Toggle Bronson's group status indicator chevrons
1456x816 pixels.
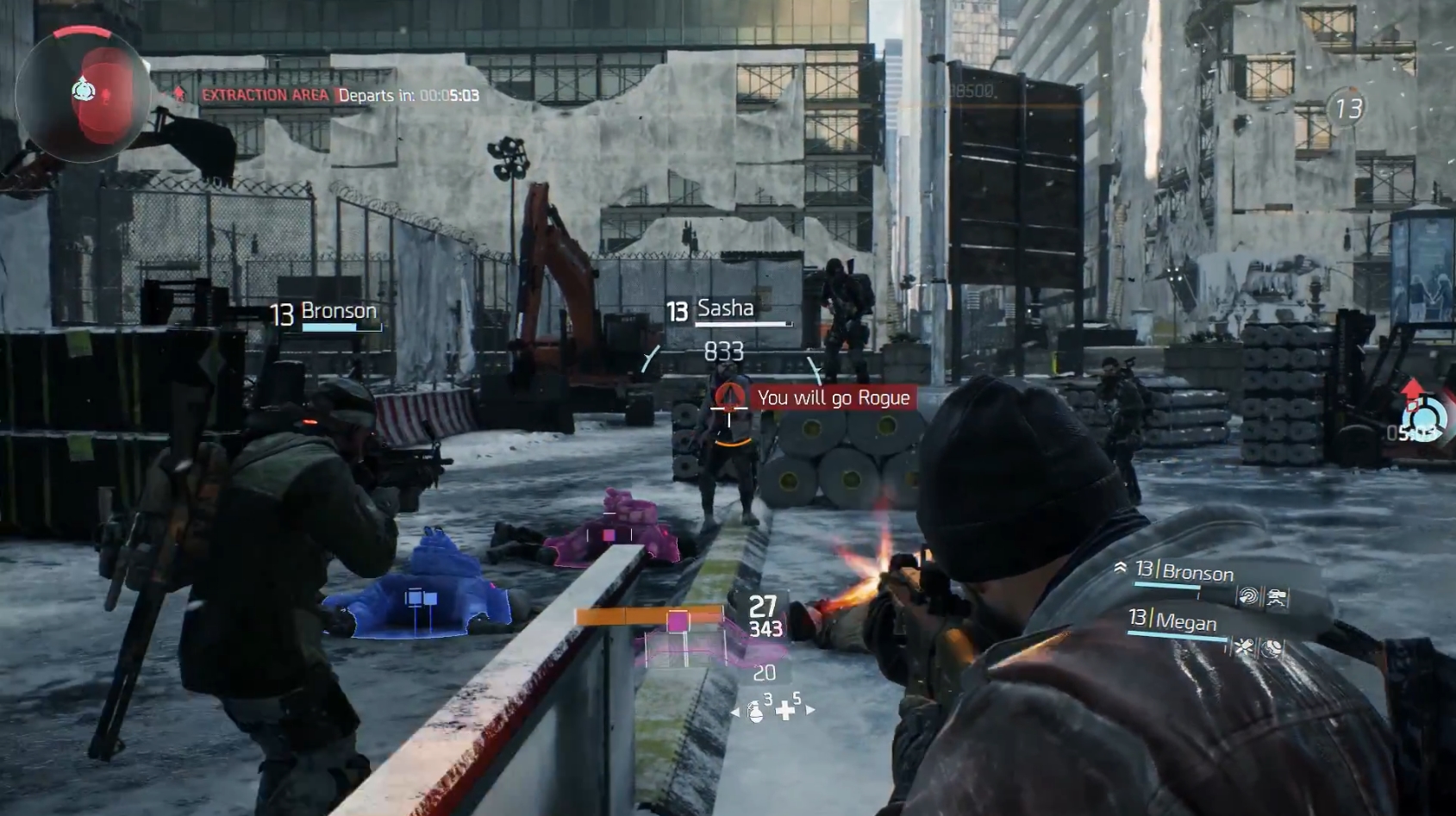[x=1121, y=567]
